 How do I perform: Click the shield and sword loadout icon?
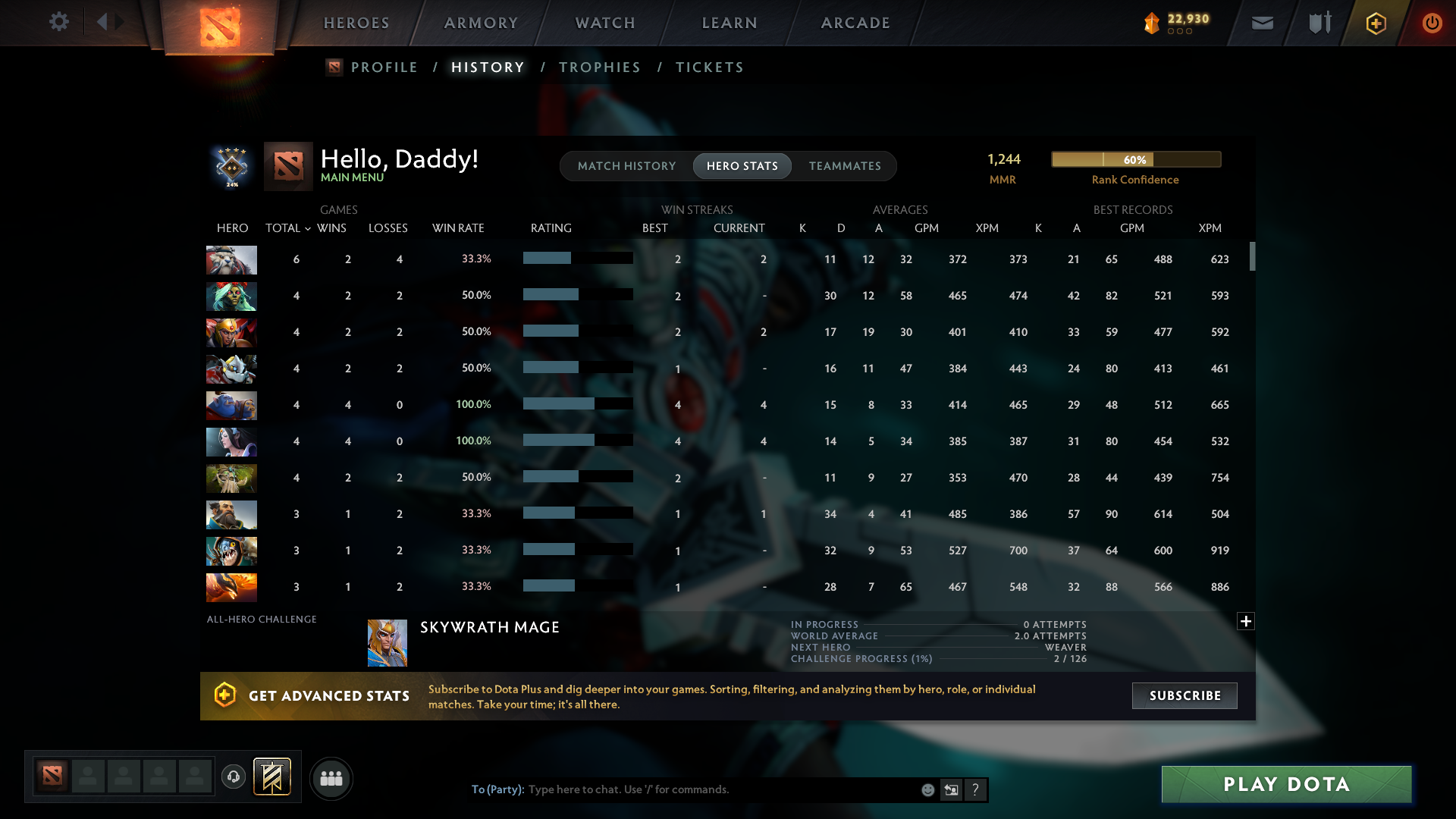(1319, 23)
